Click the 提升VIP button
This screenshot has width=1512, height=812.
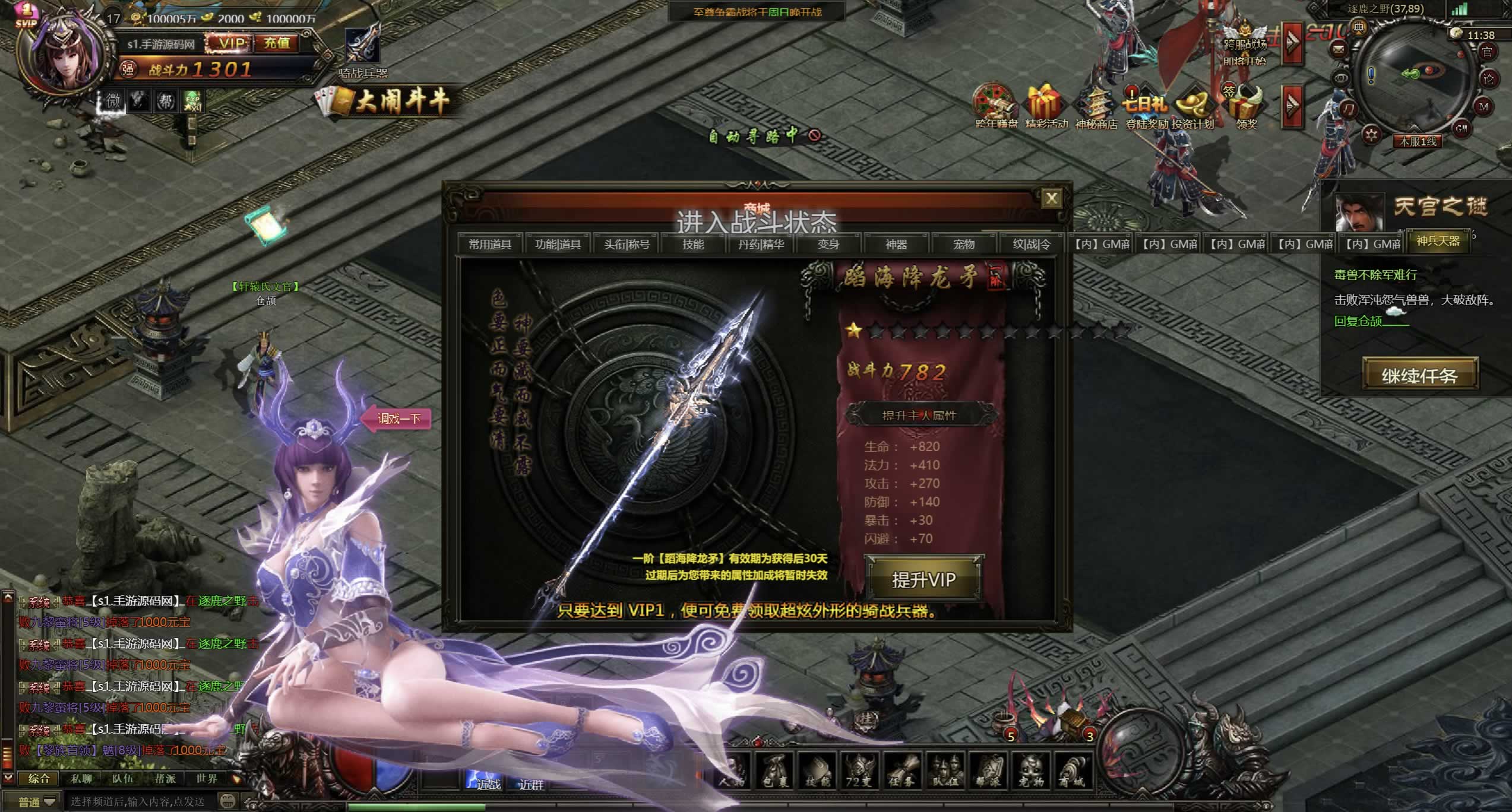click(x=923, y=579)
